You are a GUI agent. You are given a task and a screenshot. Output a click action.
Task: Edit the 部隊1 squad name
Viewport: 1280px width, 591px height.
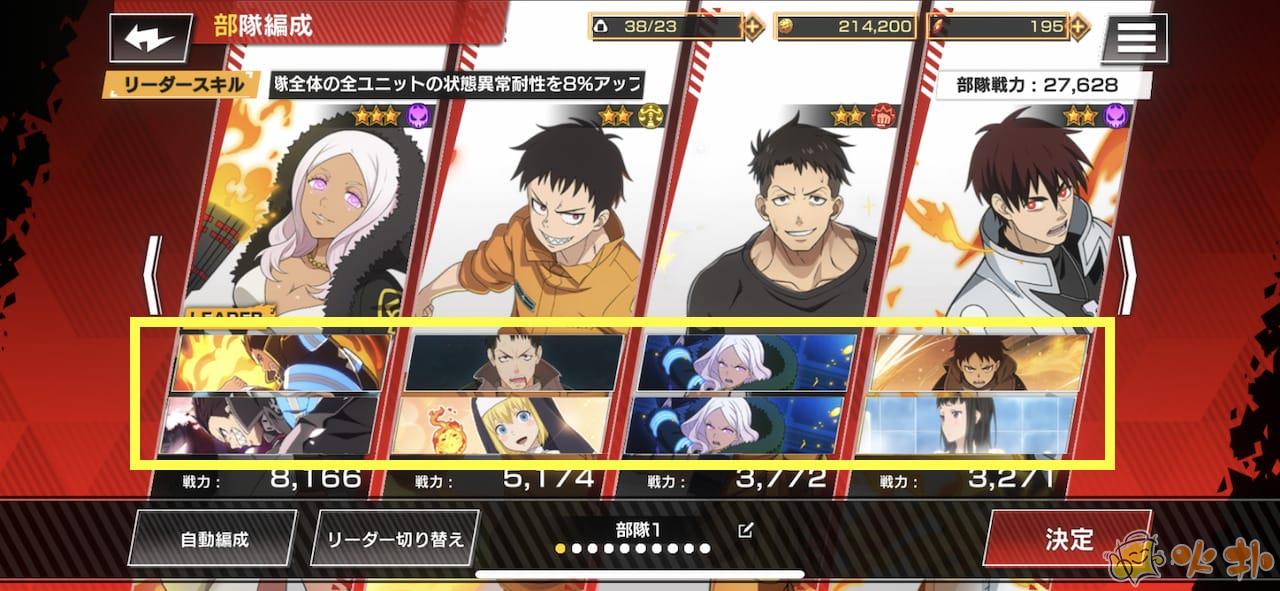pyautogui.click(x=745, y=530)
